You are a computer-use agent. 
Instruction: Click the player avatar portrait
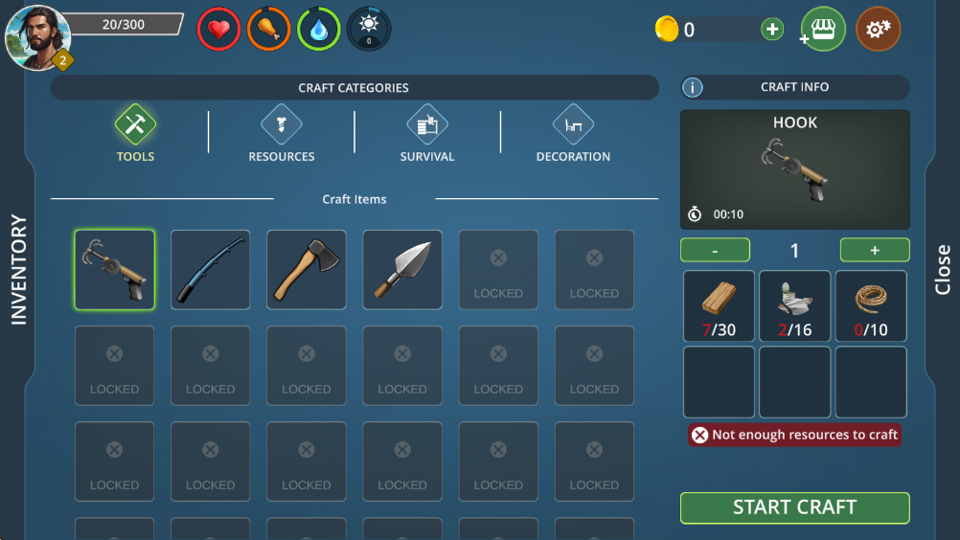pyautogui.click(x=38, y=38)
